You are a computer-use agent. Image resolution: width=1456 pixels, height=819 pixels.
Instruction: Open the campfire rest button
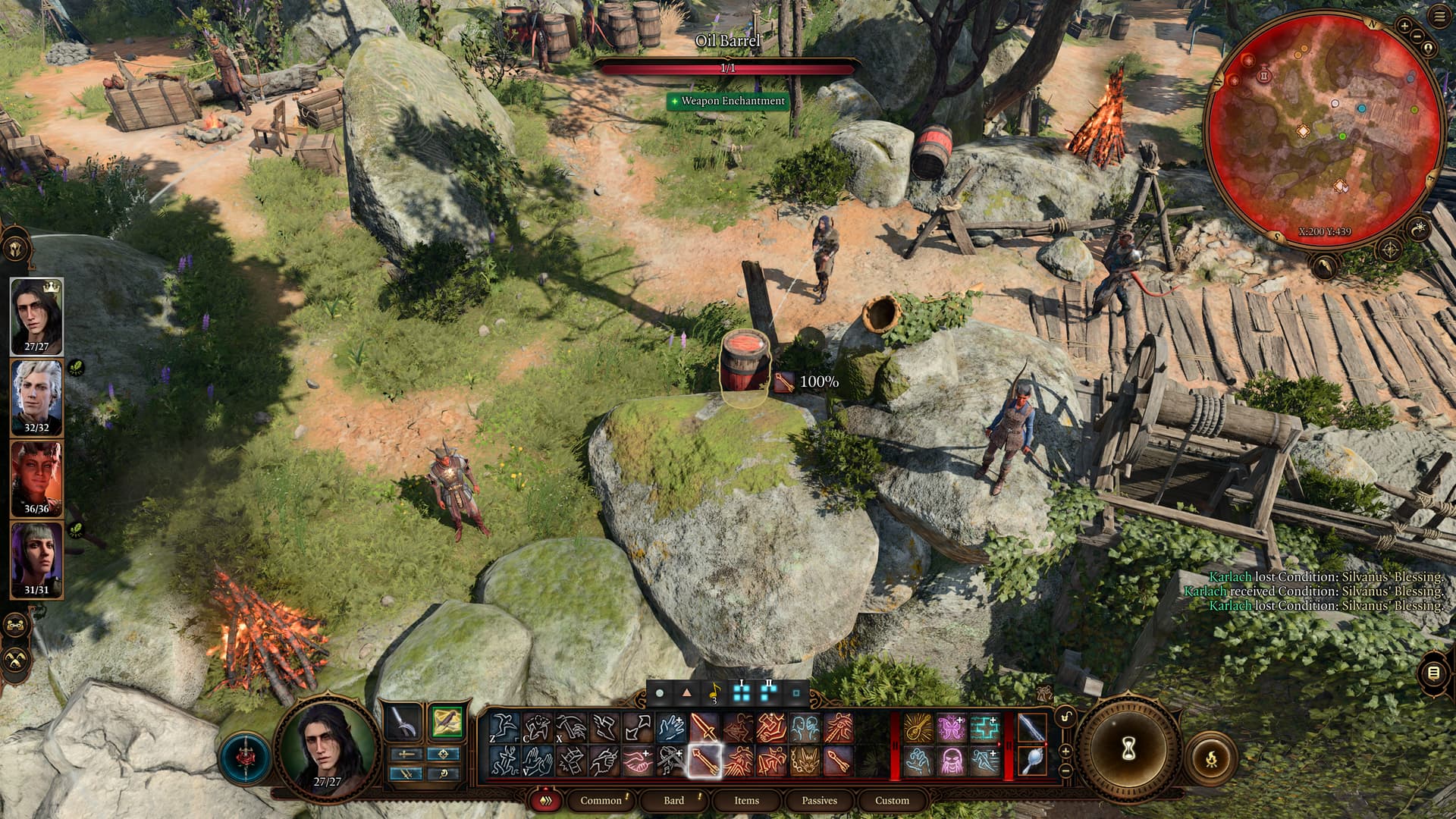[x=1210, y=757]
